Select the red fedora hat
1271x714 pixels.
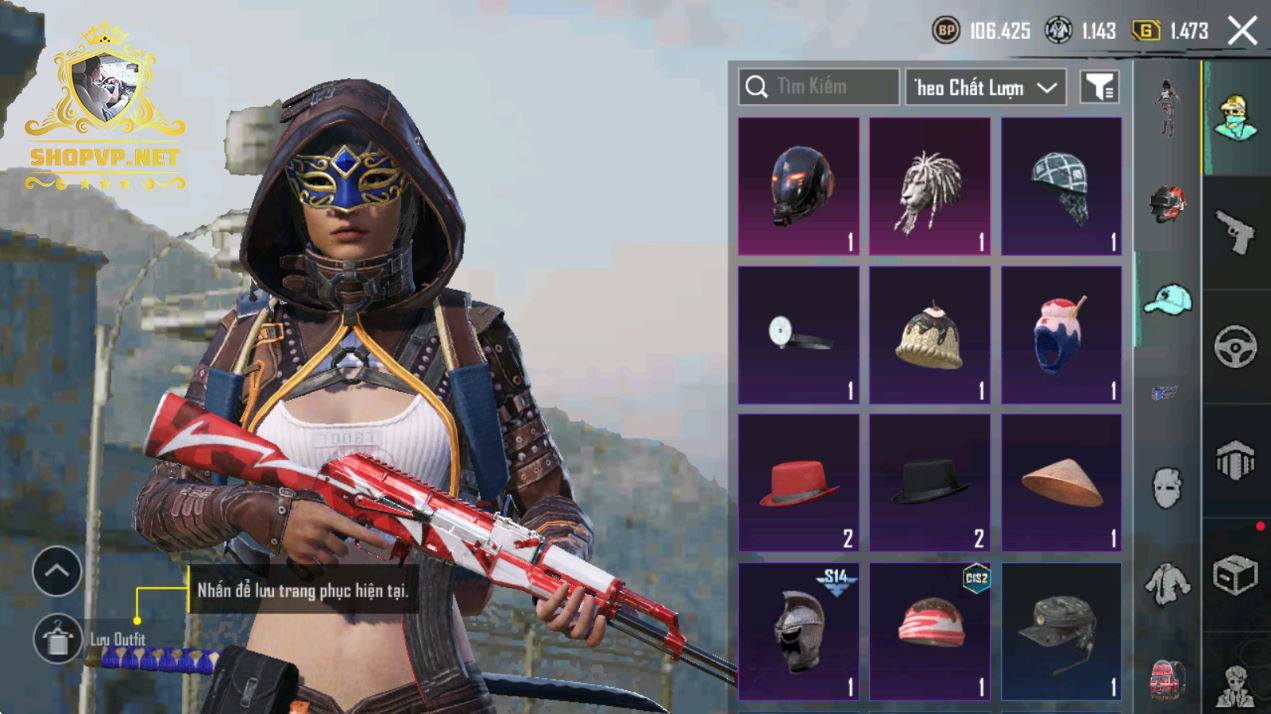tap(798, 483)
